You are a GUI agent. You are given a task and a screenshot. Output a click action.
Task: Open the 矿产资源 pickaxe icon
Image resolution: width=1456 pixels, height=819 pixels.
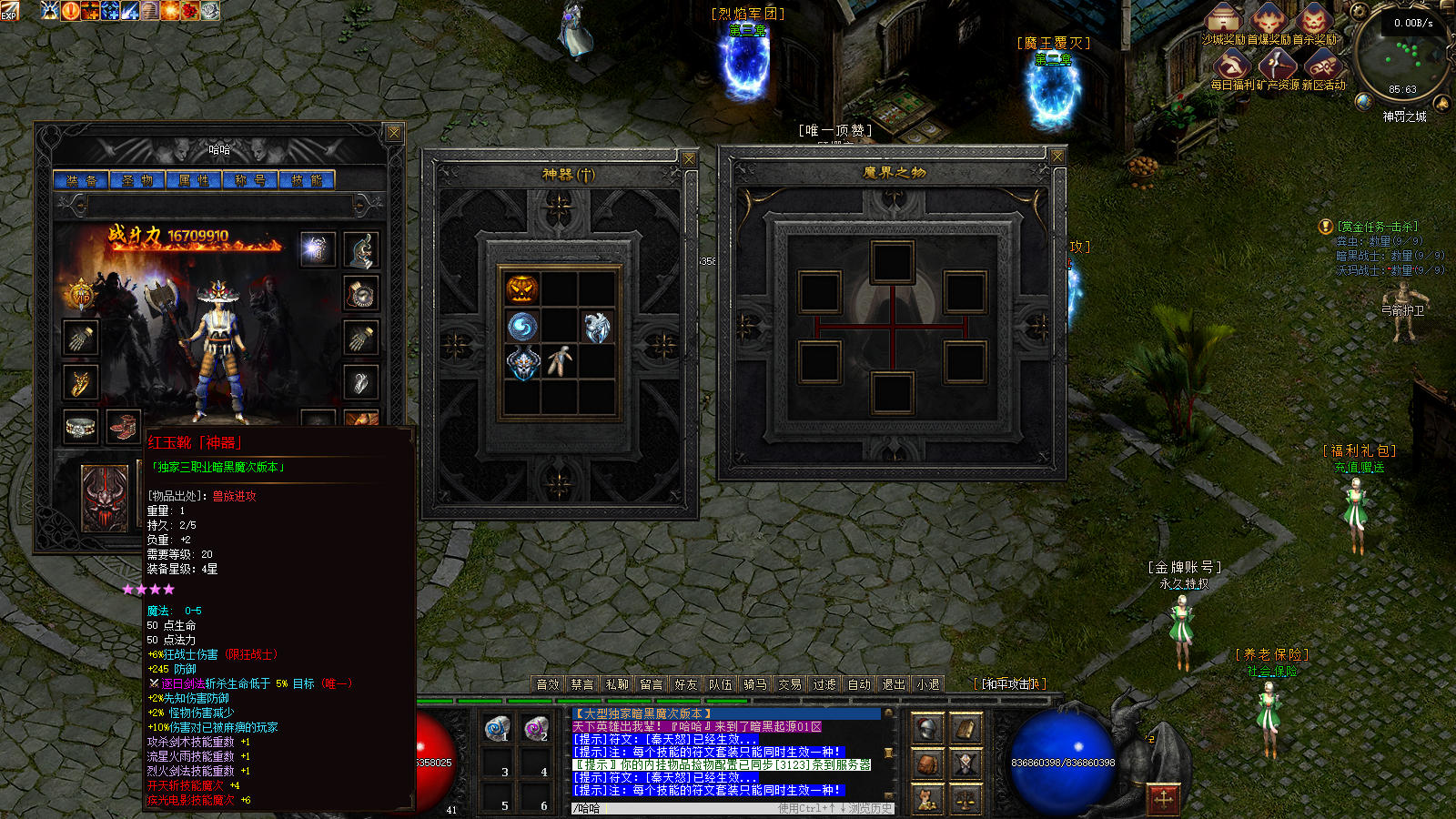tap(1278, 66)
